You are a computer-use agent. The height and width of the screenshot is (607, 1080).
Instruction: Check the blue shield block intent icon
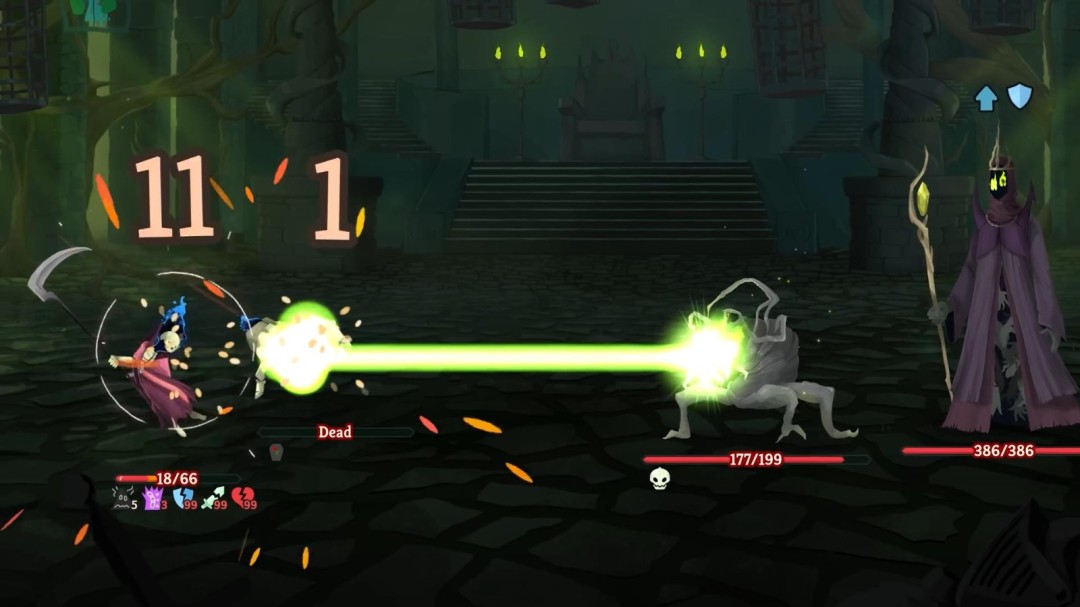pyautogui.click(x=1019, y=96)
